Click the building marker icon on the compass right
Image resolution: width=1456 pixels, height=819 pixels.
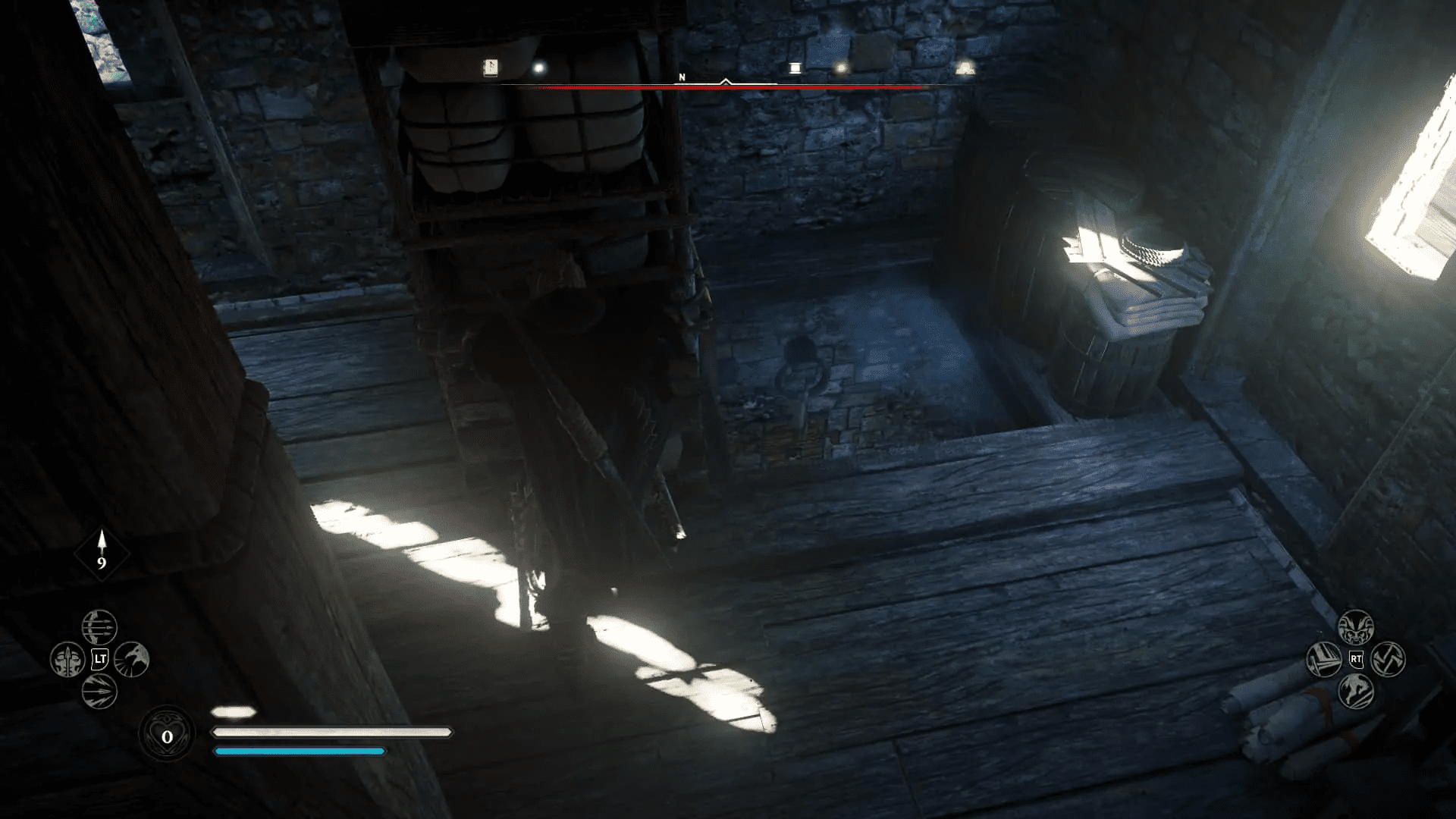967,67
